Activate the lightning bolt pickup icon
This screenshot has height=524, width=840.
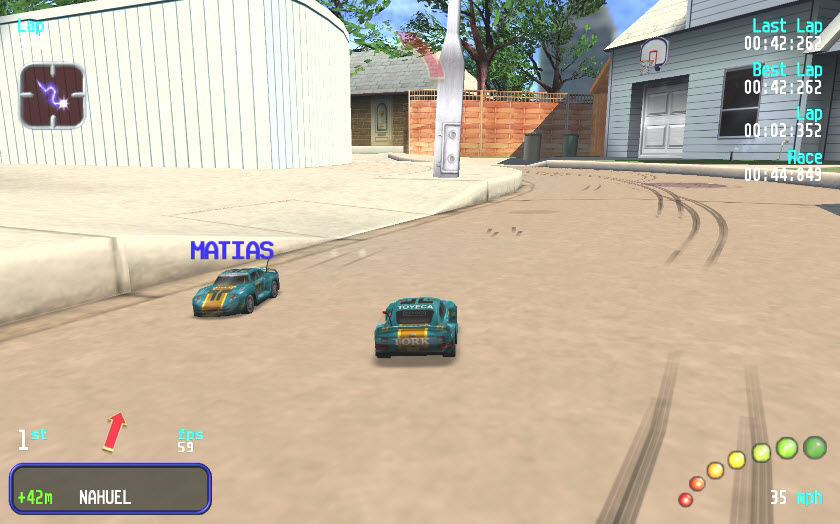tap(52, 96)
